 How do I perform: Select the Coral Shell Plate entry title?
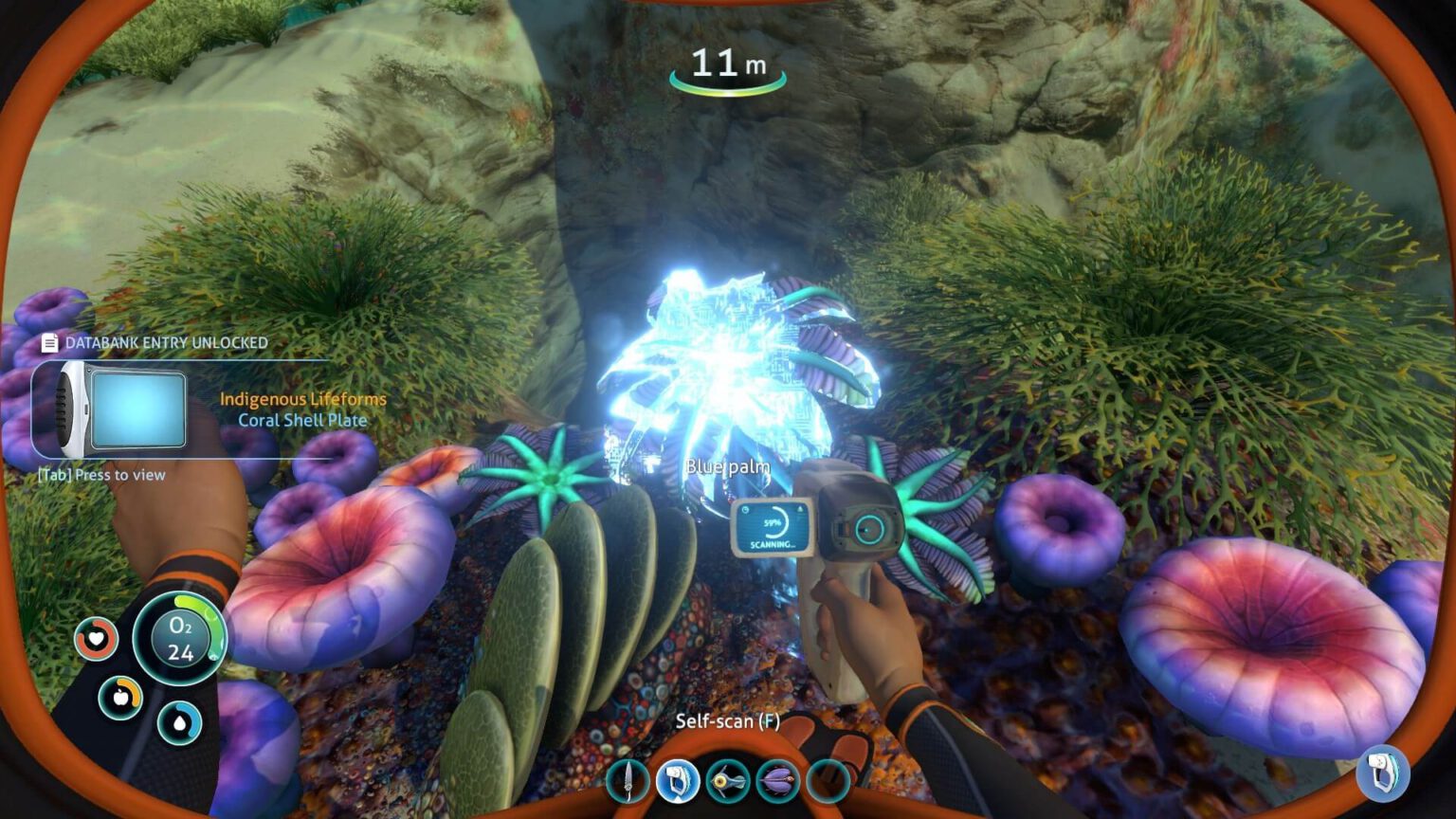[x=303, y=421]
